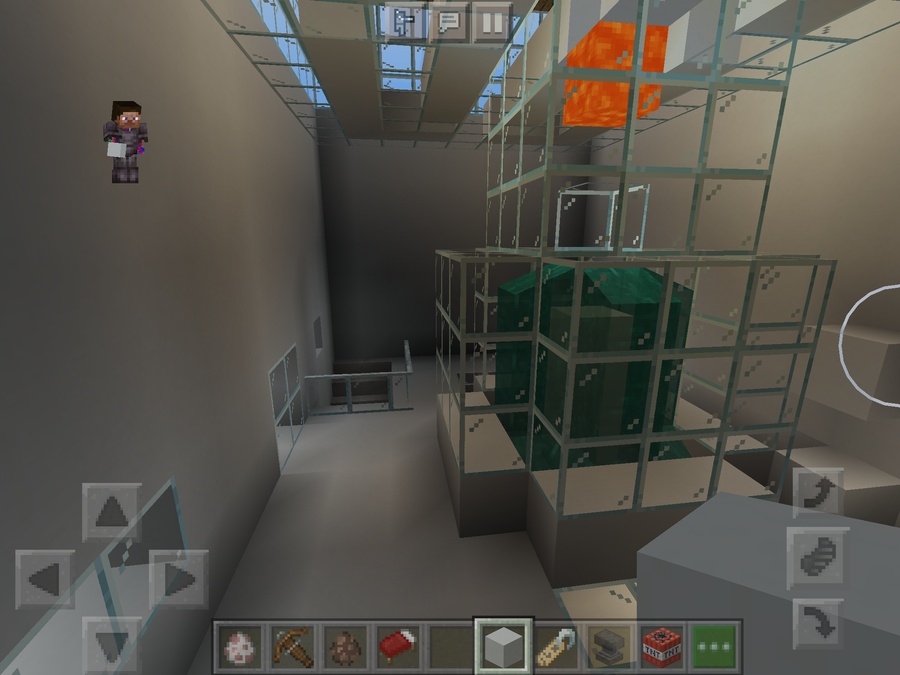Move forward with the up arrow
900x675 pixels.
coord(111,512)
